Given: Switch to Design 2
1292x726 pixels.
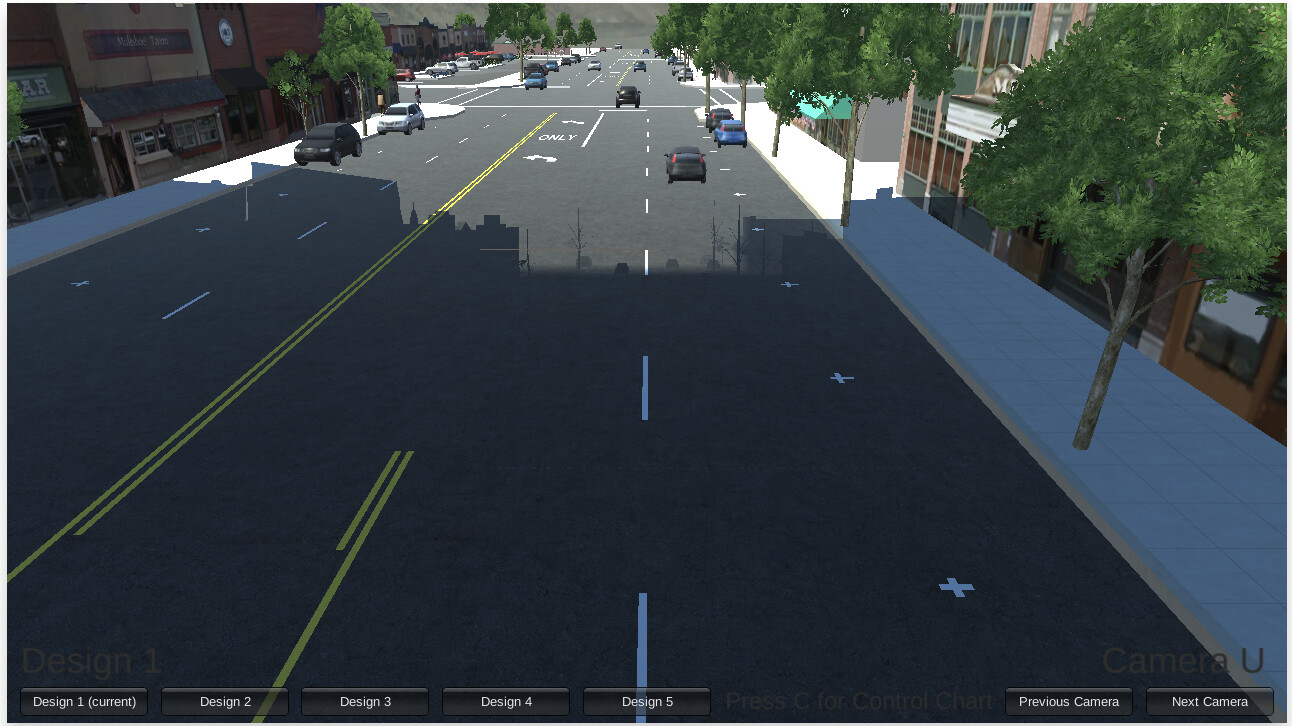Looking at the screenshot, I should click(x=224, y=701).
